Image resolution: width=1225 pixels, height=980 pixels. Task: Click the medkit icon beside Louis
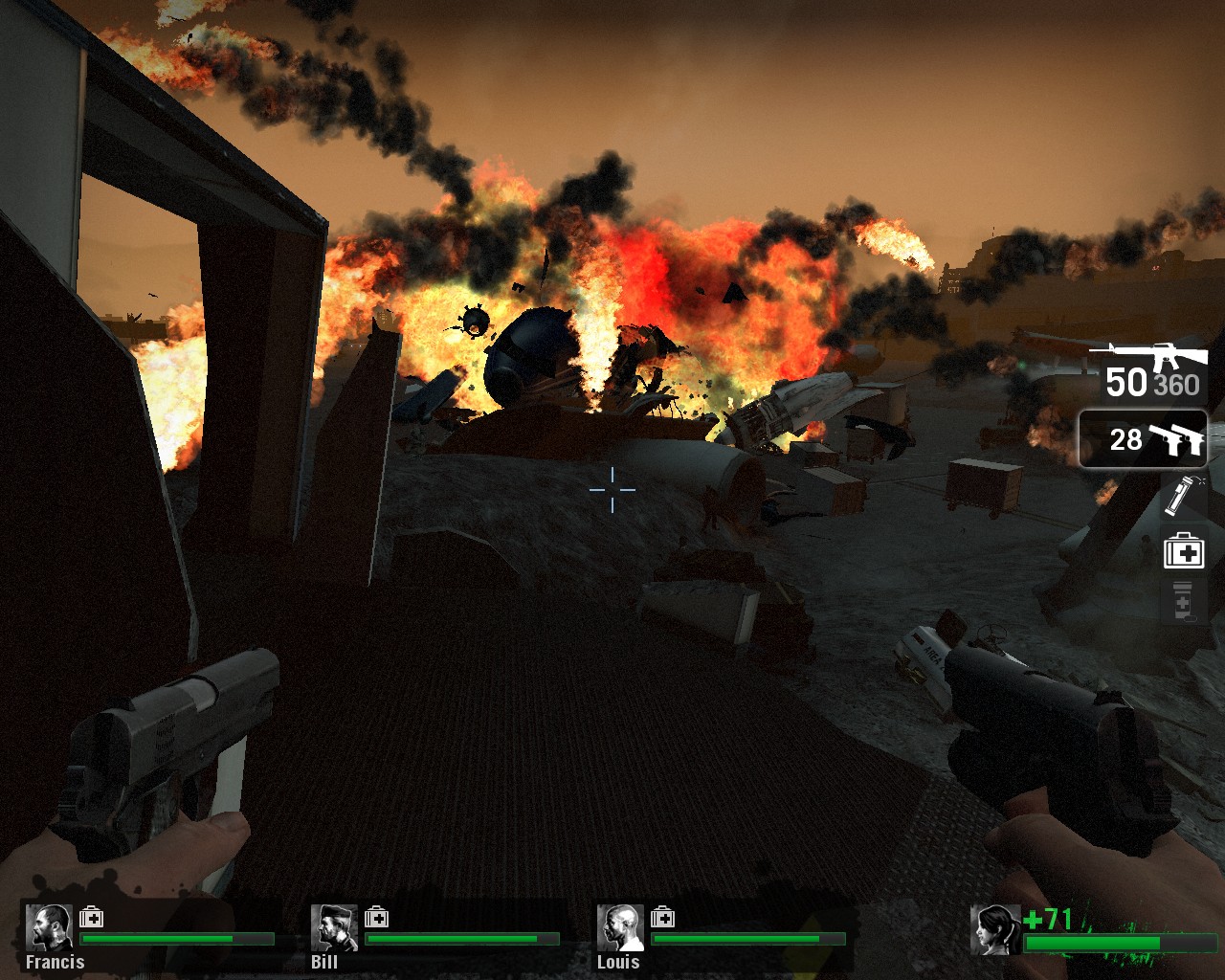pos(662,918)
